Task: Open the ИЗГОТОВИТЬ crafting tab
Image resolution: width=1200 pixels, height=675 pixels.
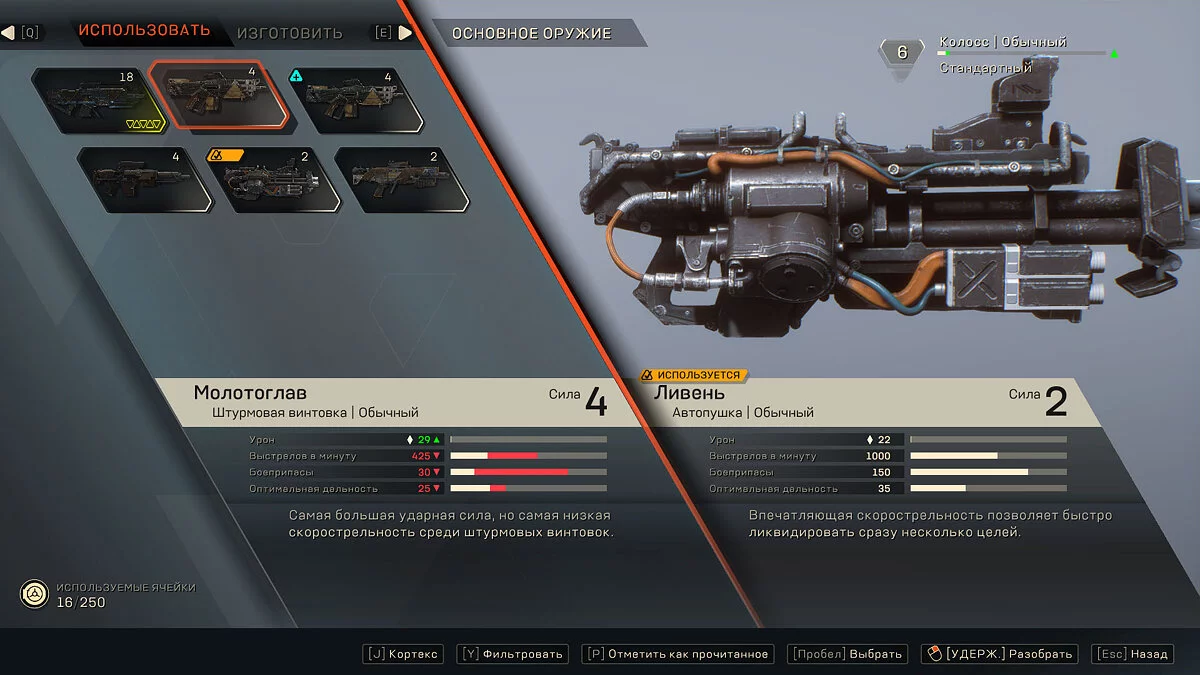Action: [x=289, y=33]
